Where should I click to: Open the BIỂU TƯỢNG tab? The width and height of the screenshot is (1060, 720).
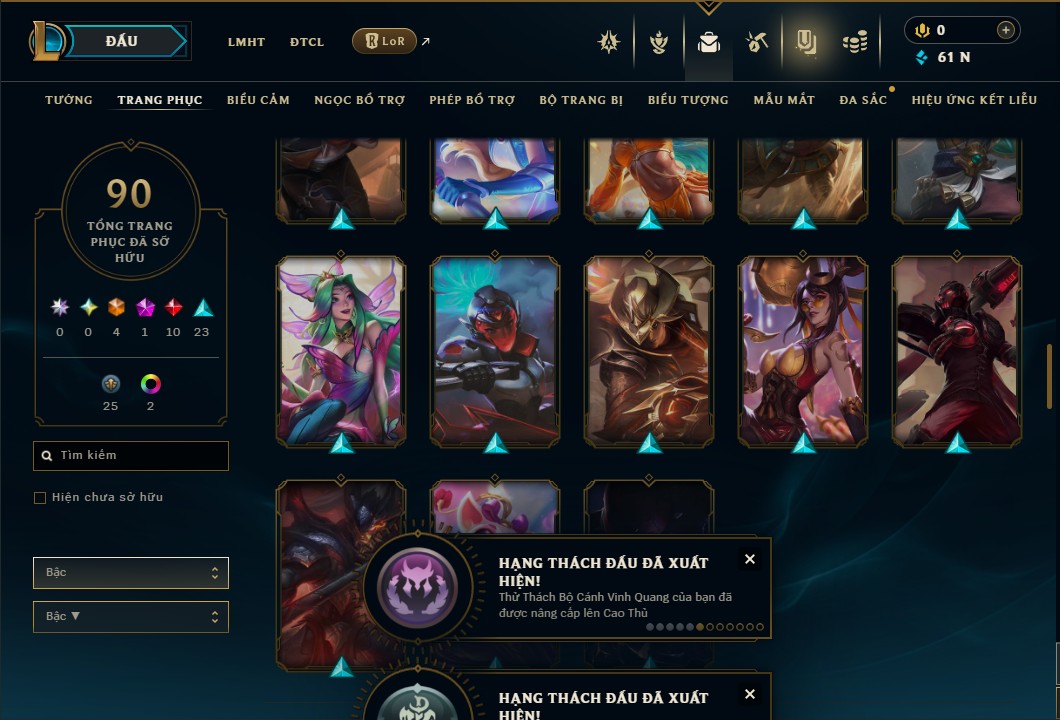tap(688, 100)
